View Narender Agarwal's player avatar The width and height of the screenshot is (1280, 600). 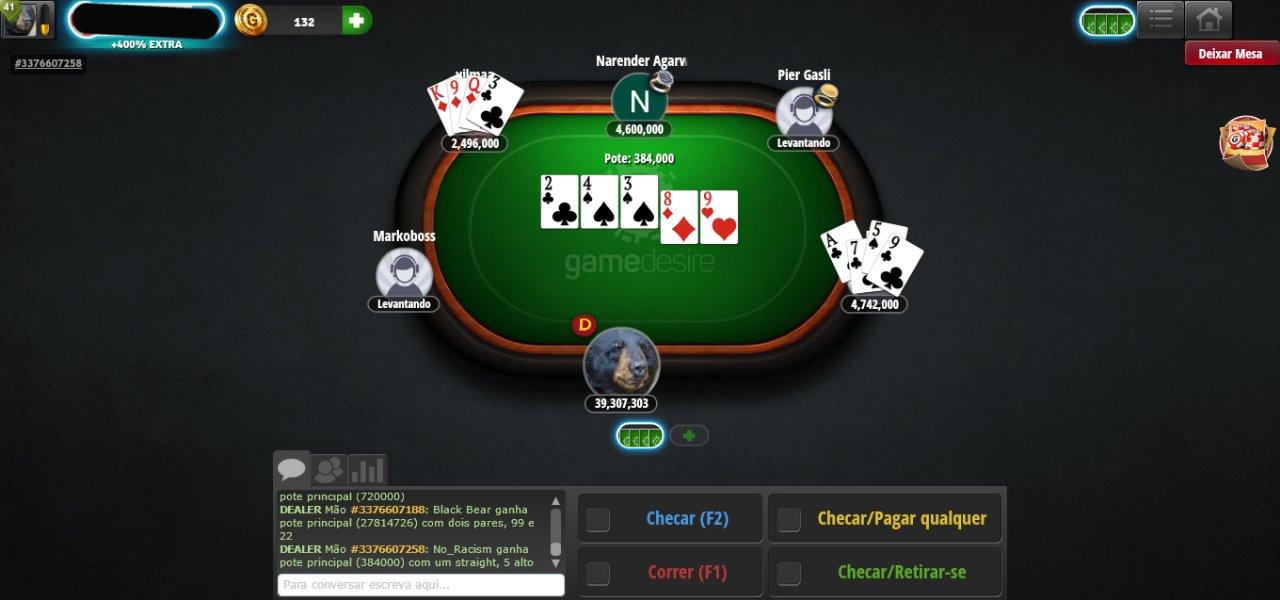639,101
